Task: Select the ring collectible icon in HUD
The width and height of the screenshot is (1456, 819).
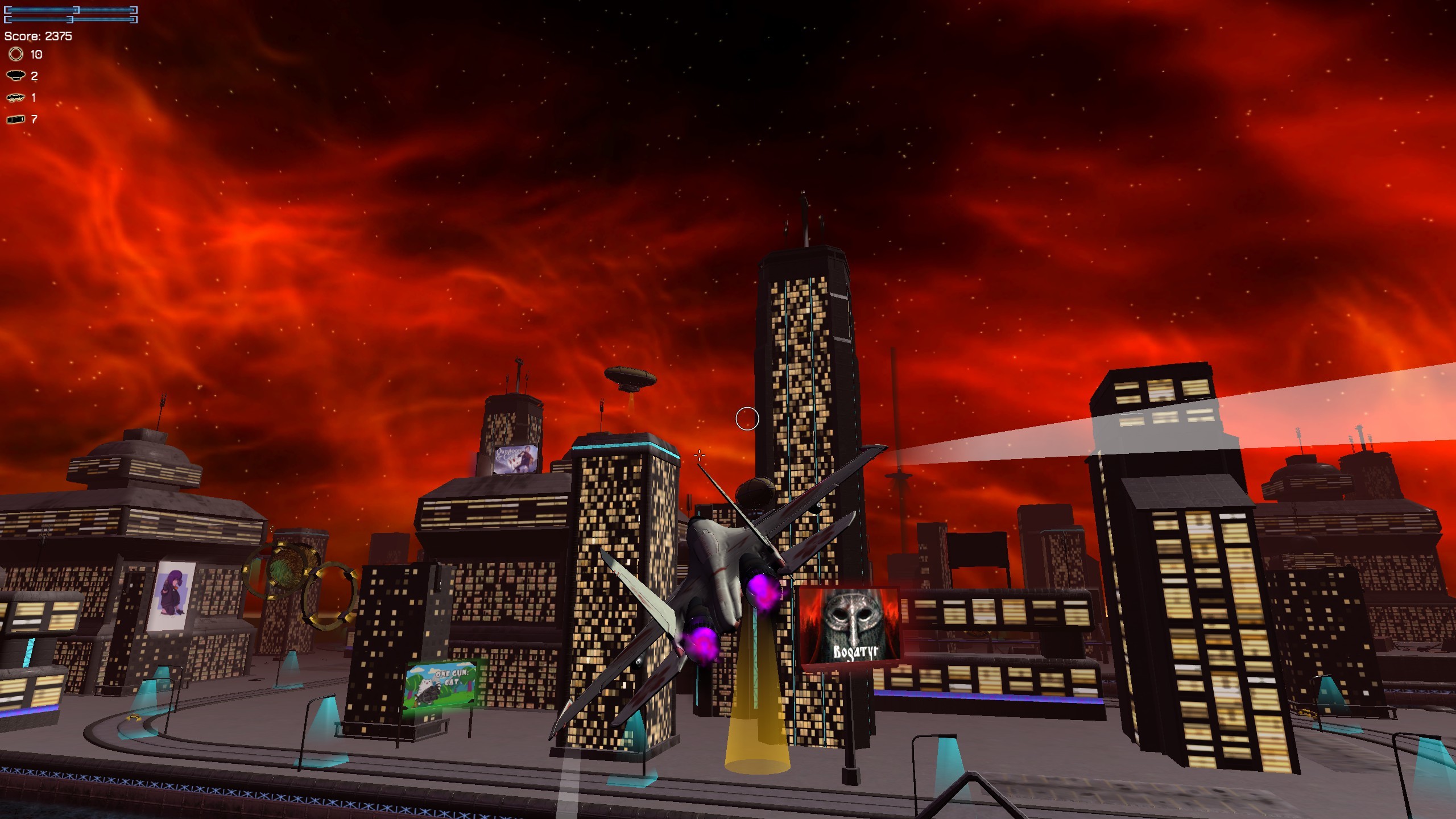Action: point(16,55)
